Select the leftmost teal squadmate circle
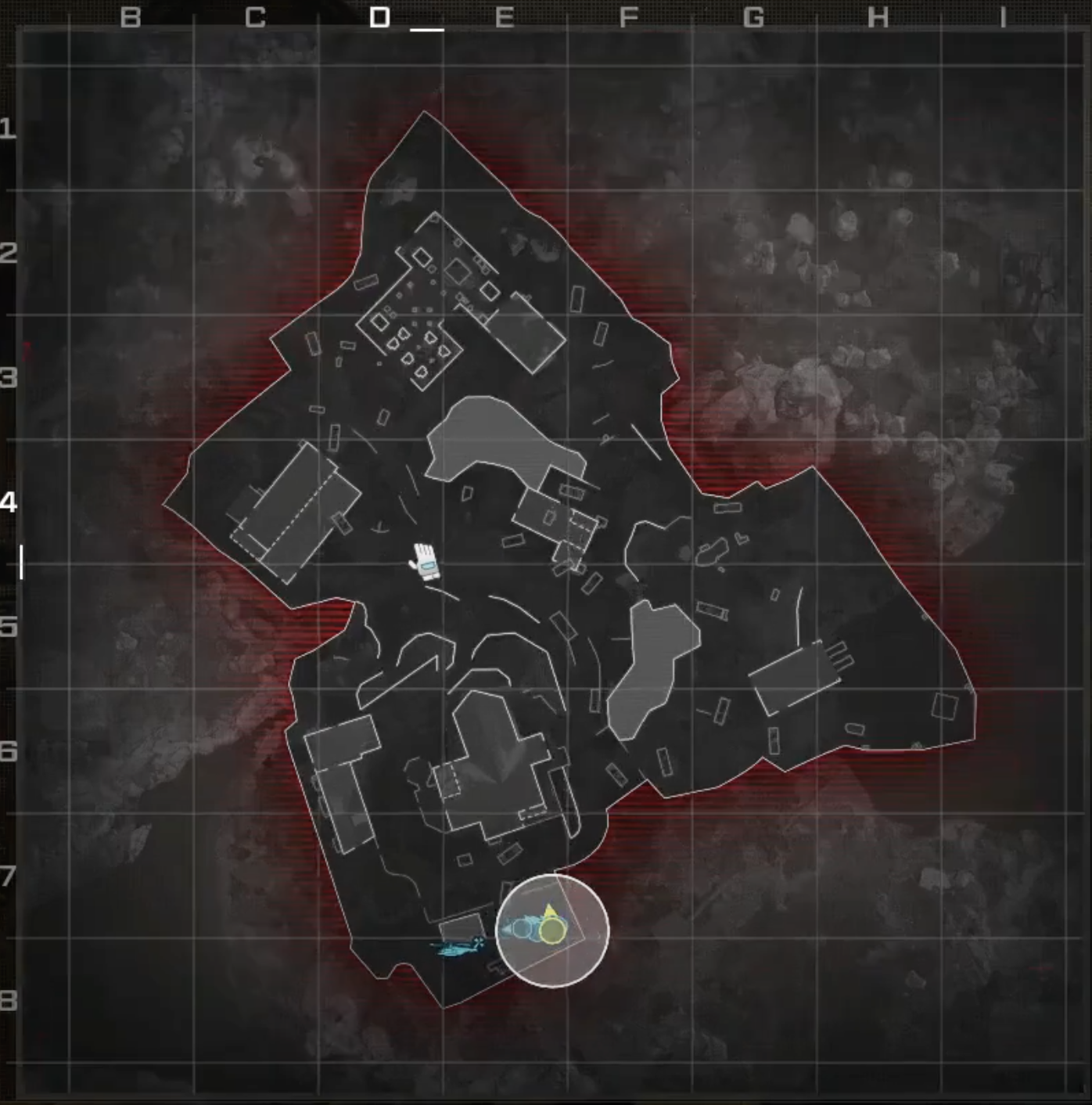Image resolution: width=1092 pixels, height=1105 pixels. click(522, 928)
